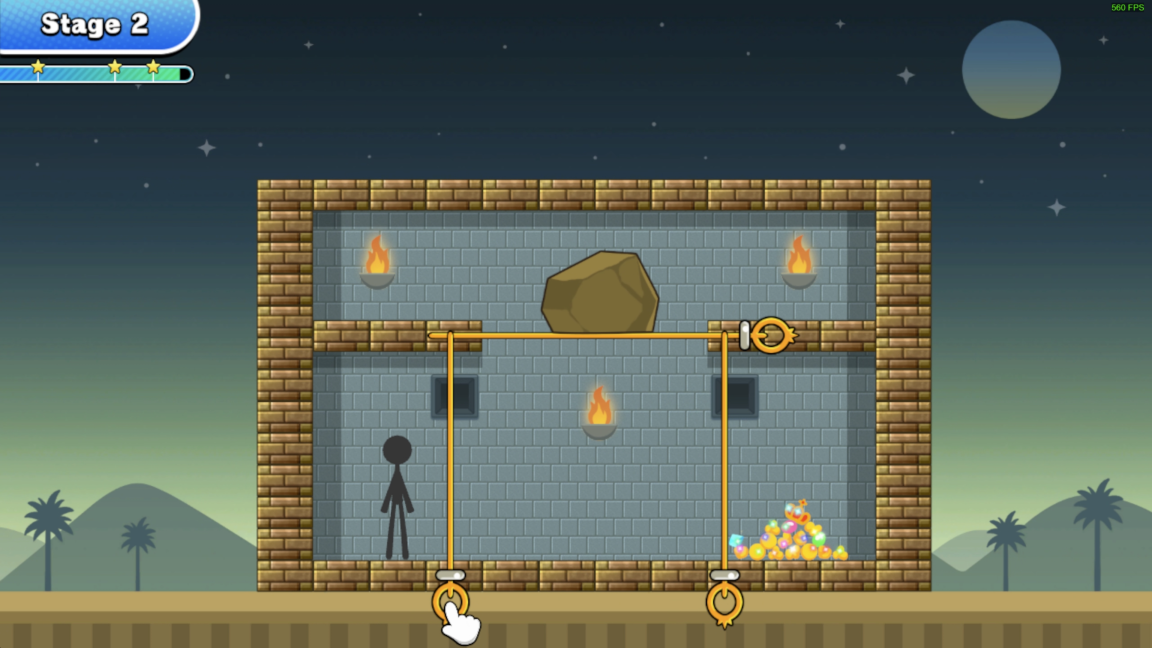Select the vertical pin ring under the hand pointer
Viewport: 1152px width, 648px height.
pyautogui.click(x=450, y=602)
